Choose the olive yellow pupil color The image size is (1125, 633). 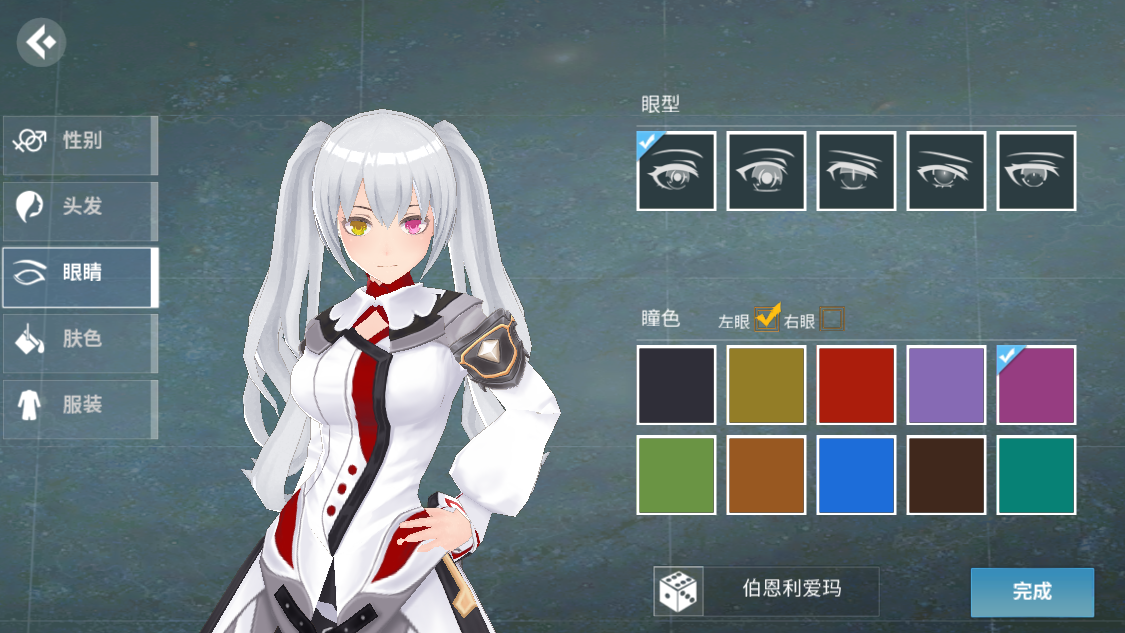click(x=766, y=385)
